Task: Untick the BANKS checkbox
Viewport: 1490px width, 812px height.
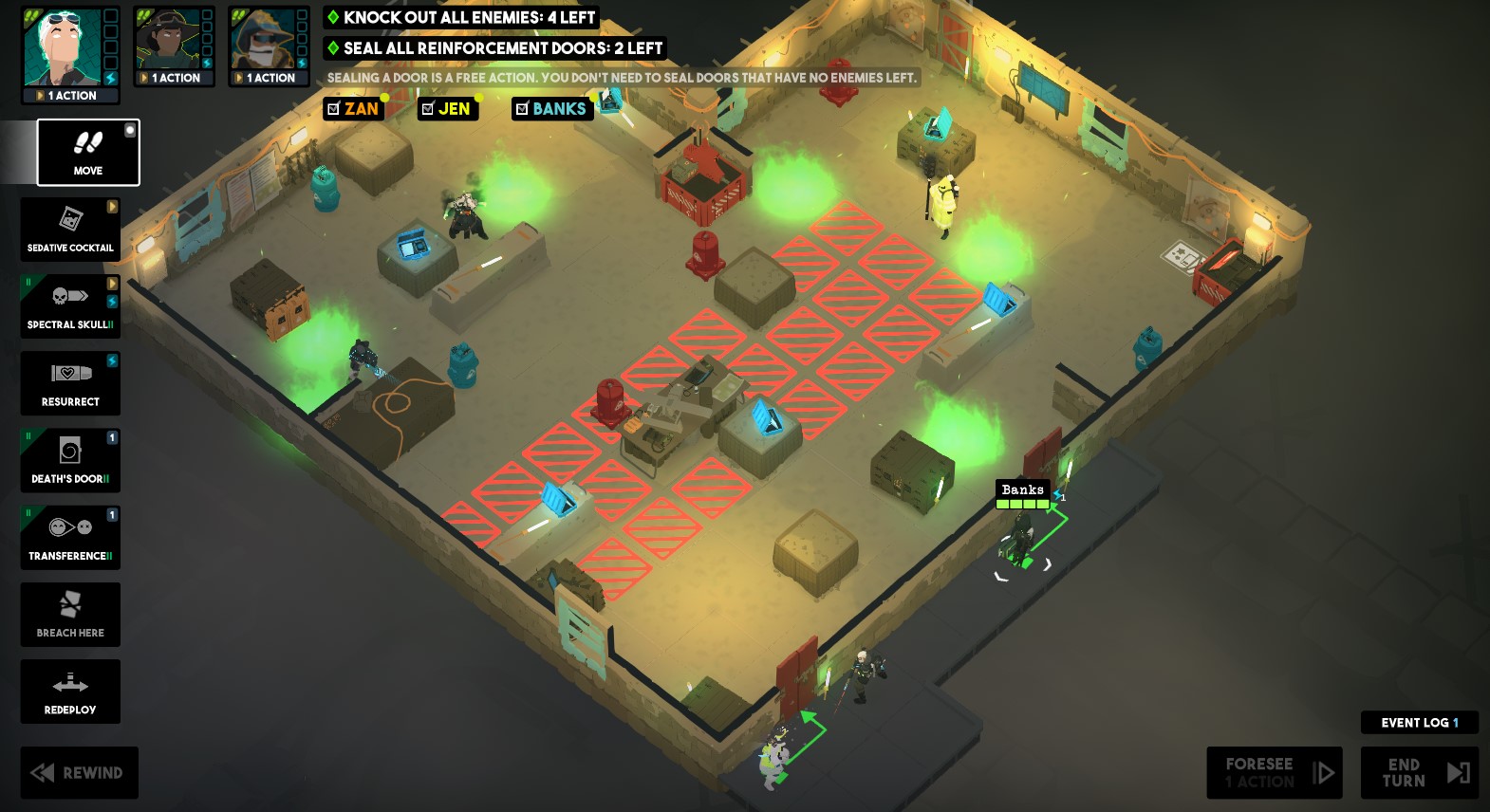Action: (x=521, y=109)
